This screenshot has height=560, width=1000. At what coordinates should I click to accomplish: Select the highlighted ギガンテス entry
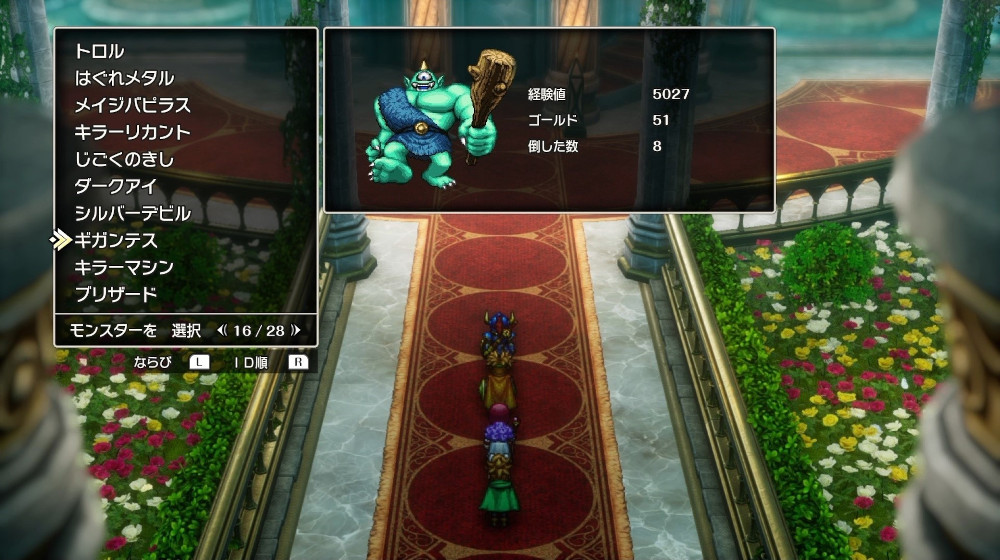click(x=116, y=240)
